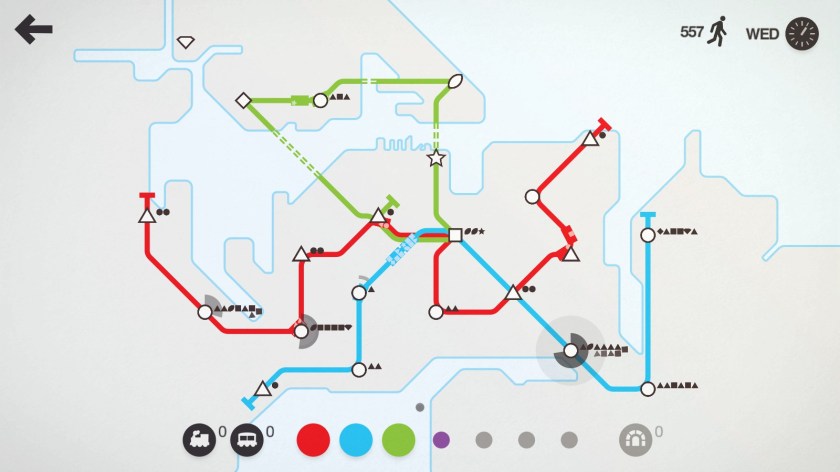Select the unused purple line dot
Screen dimensions: 840x472
(441, 438)
